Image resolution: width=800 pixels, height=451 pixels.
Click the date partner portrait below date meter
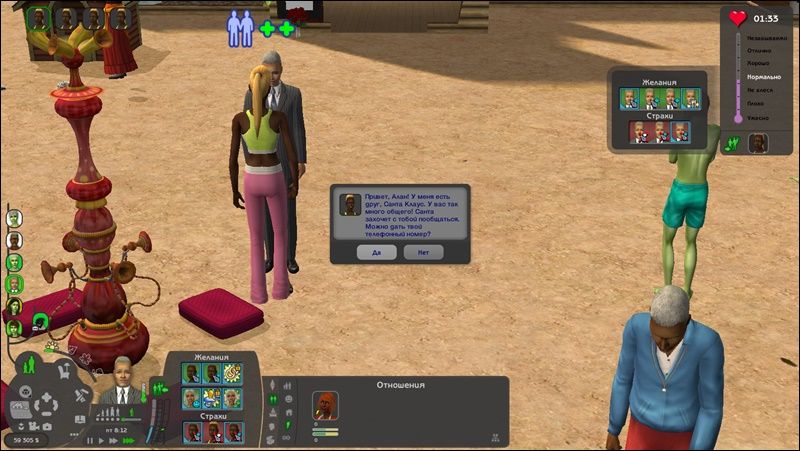(x=757, y=143)
